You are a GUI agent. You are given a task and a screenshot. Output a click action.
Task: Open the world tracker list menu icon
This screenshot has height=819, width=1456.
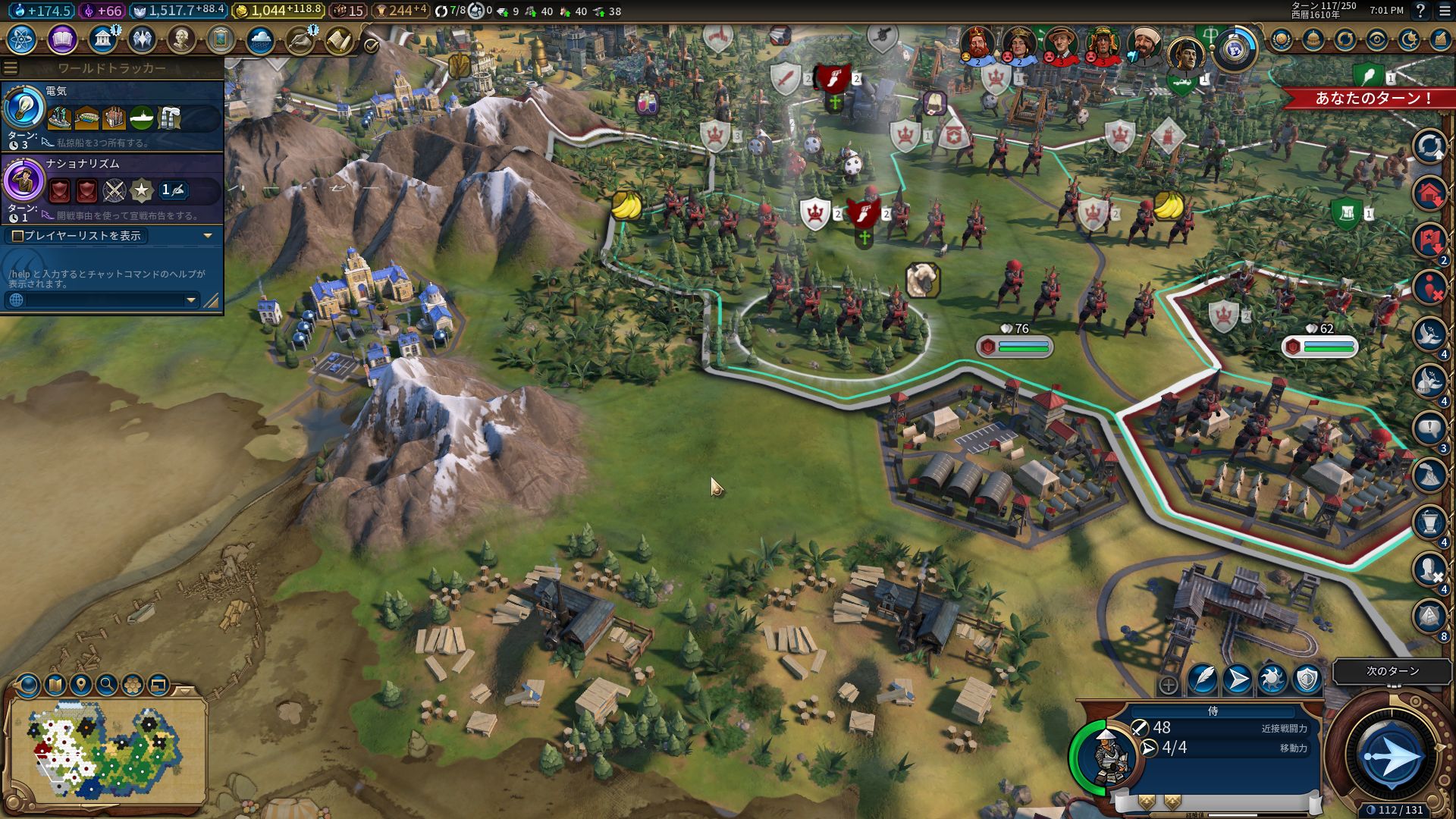(x=10, y=68)
